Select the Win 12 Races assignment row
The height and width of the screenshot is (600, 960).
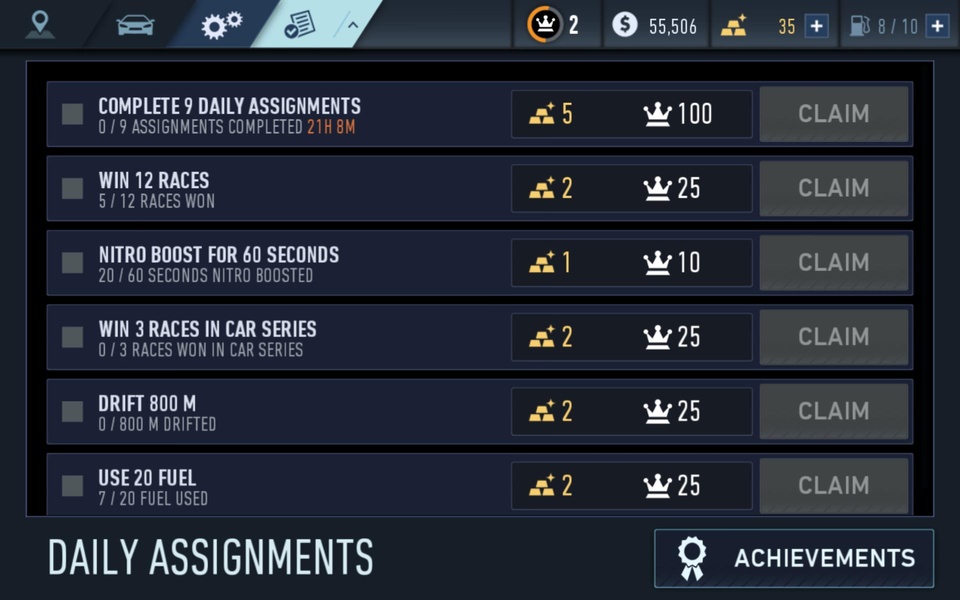pos(280,188)
